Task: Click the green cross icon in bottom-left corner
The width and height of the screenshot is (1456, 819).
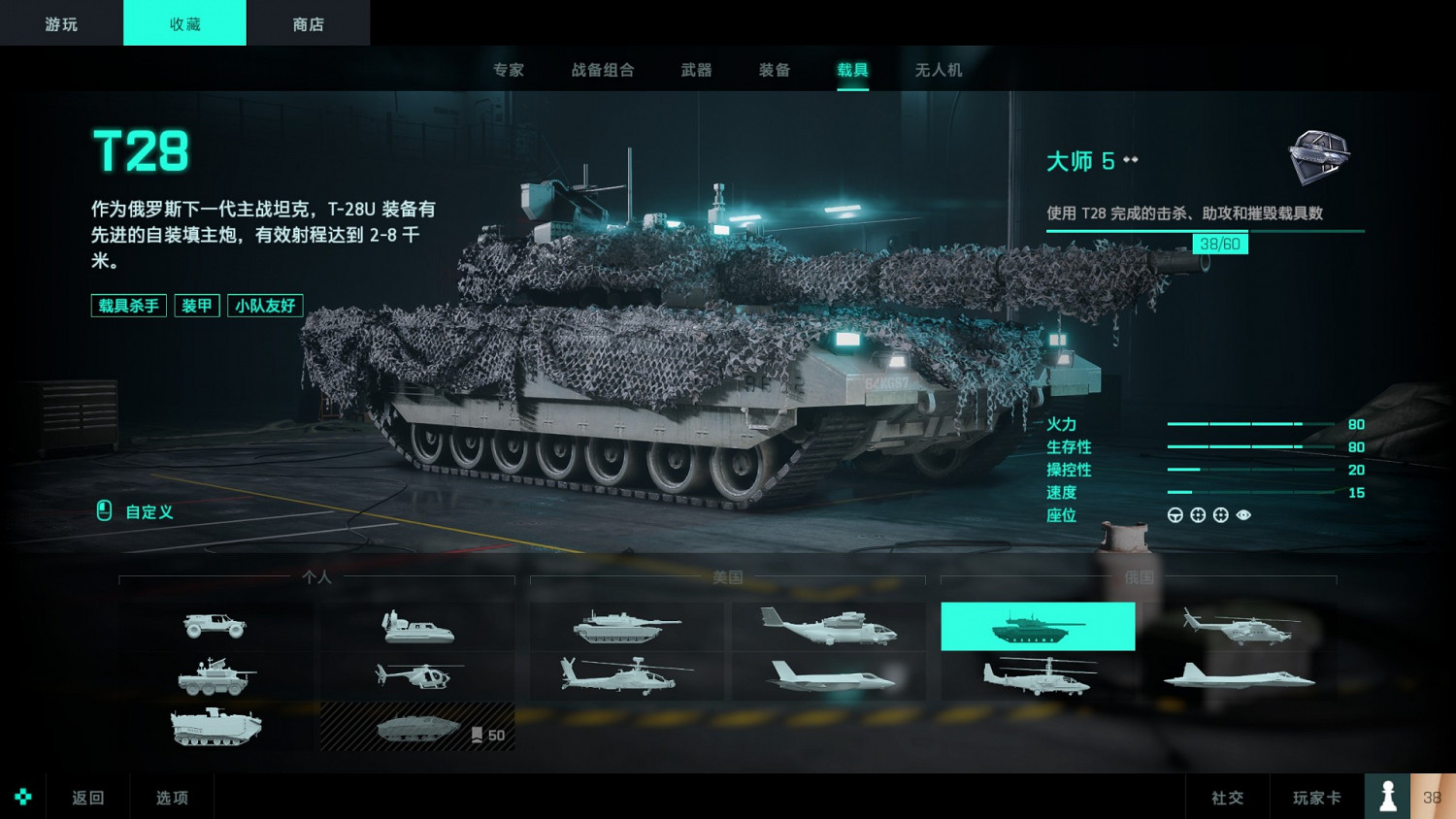Action: click(x=22, y=796)
